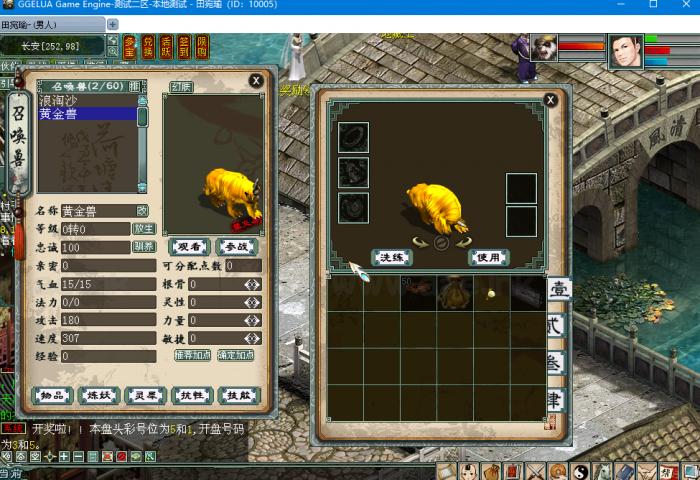This screenshot has height=480, width=700.
Task: Release the pet with 放生 button
Action: 144,229
